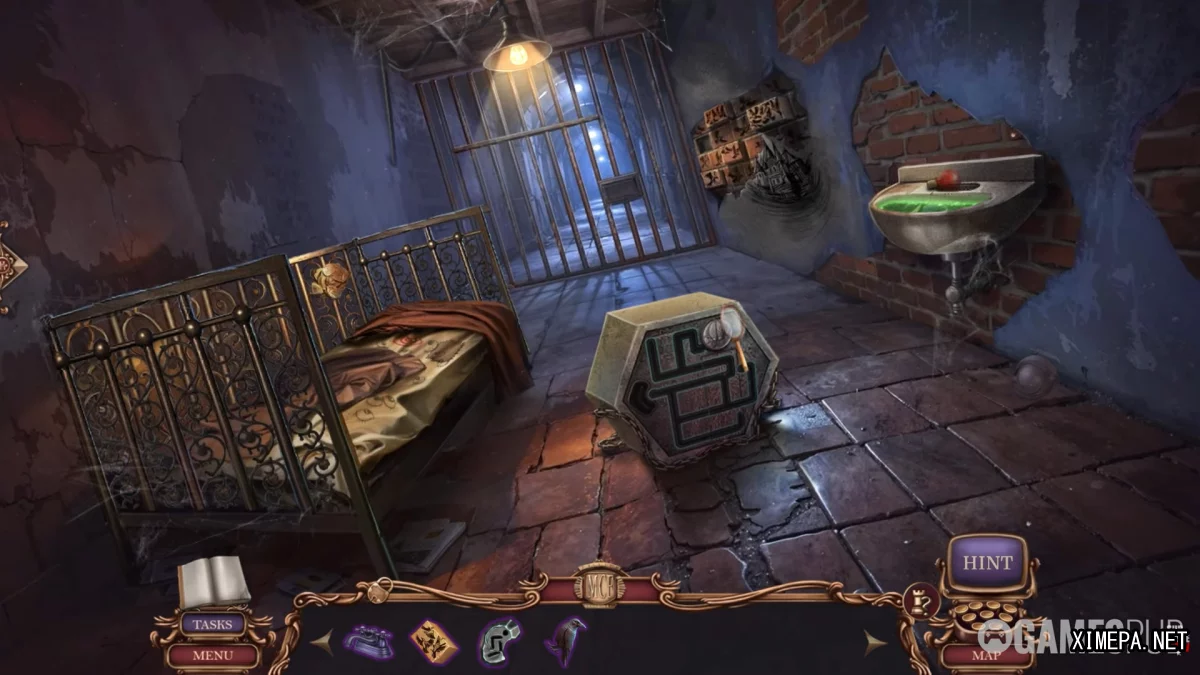The height and width of the screenshot is (675, 1200).
Task: Choose the raven figurine in inventory
Action: (564, 639)
